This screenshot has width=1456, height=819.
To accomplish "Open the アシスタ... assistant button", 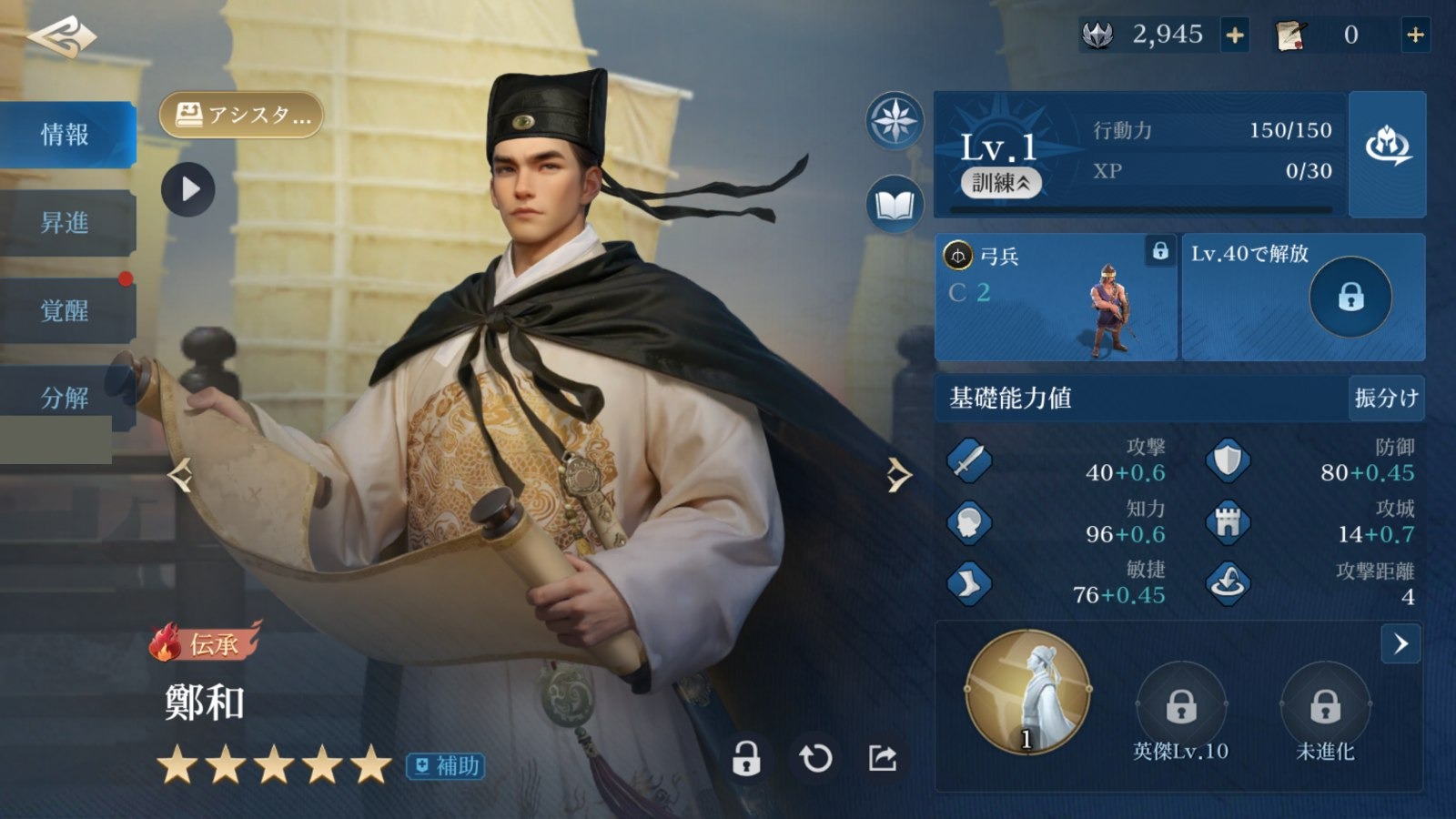I will tap(241, 116).
